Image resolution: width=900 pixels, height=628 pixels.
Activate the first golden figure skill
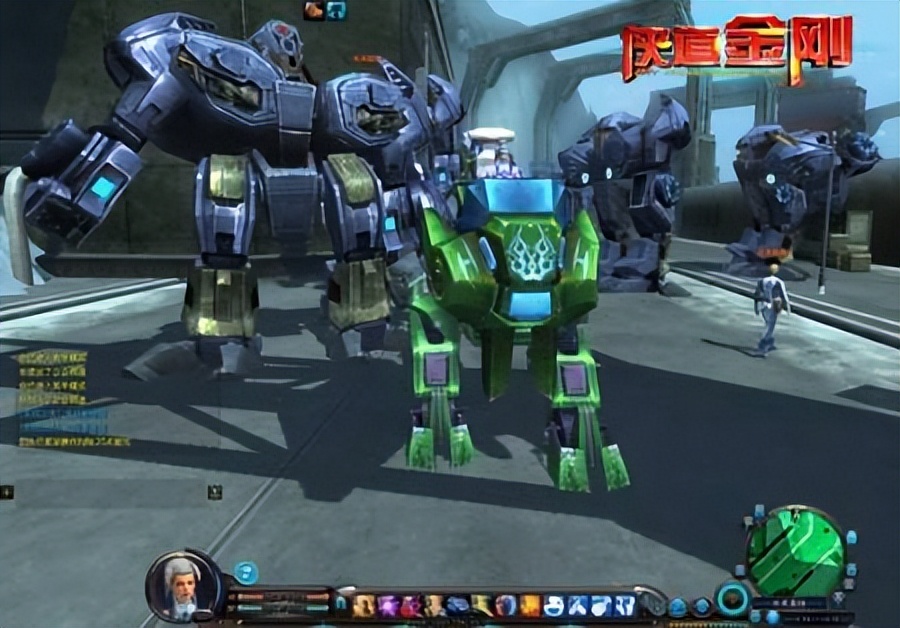click(363, 605)
